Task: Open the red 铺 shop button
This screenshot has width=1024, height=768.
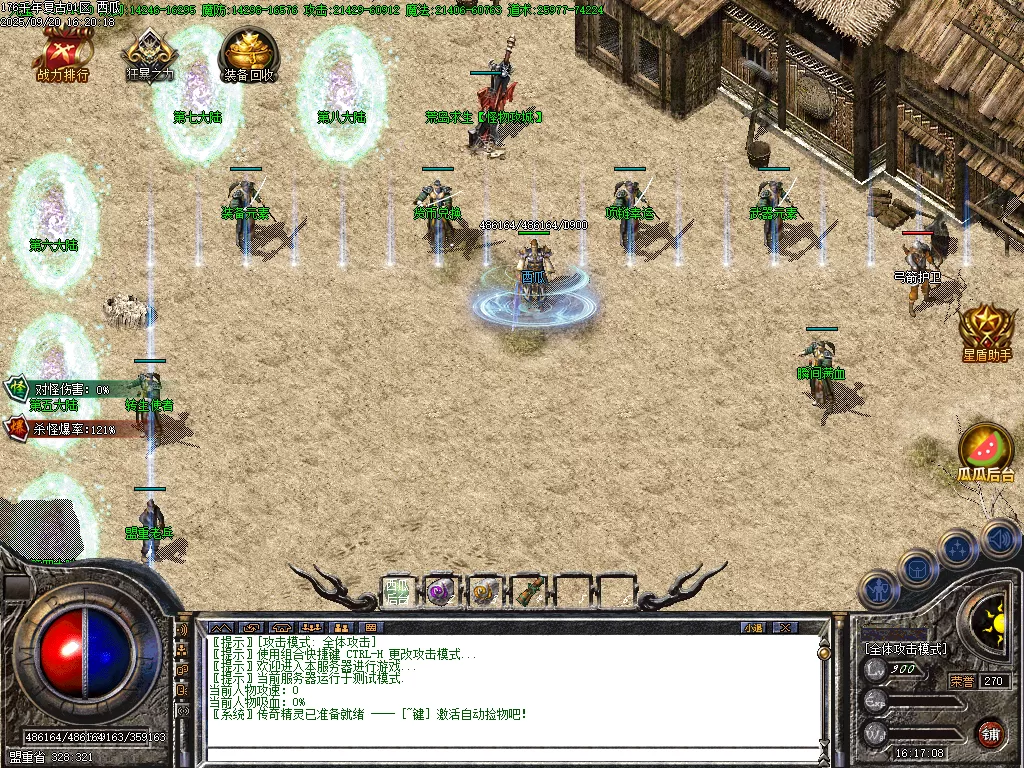Action: click(x=990, y=732)
